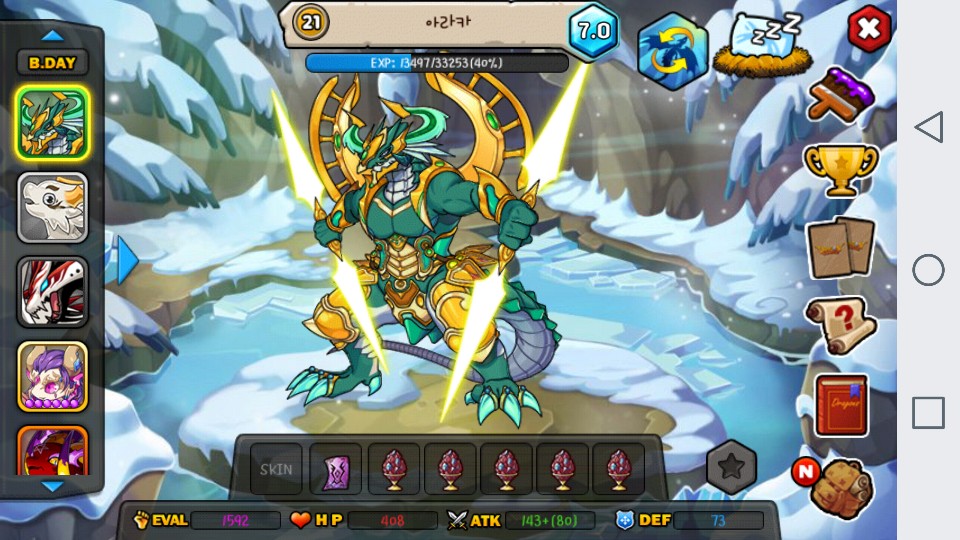Open the gold trophy achievements
The height and width of the screenshot is (540, 960).
pos(840,171)
